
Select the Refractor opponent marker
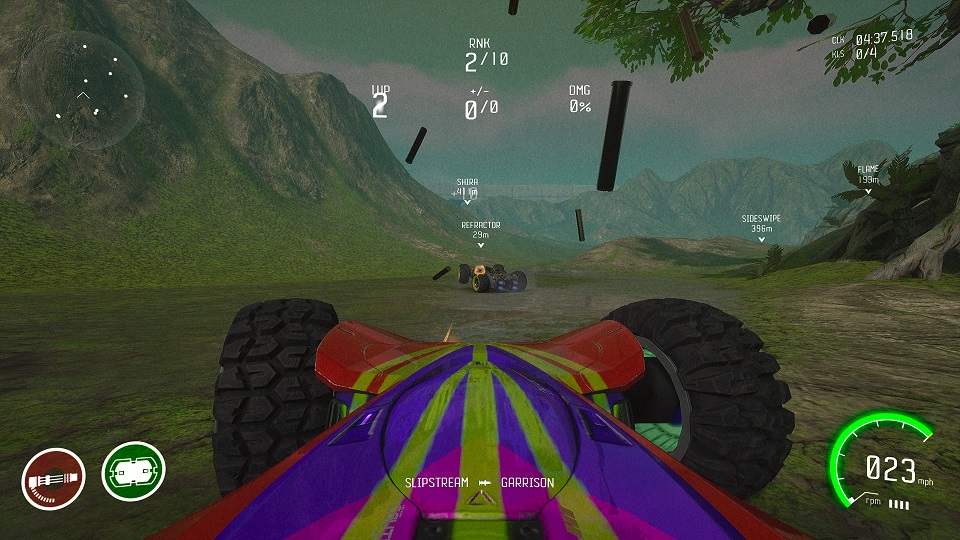tap(480, 233)
